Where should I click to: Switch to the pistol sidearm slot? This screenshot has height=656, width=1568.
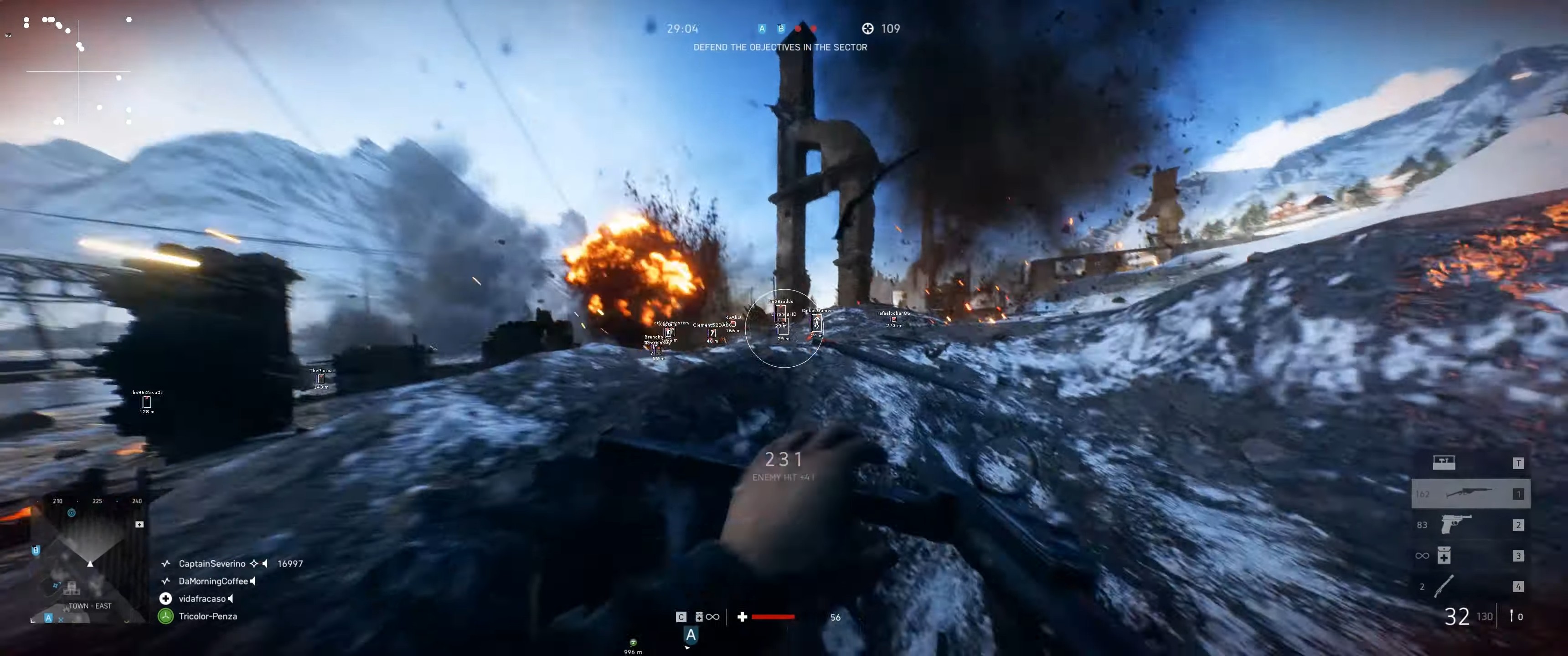pyautogui.click(x=1456, y=524)
